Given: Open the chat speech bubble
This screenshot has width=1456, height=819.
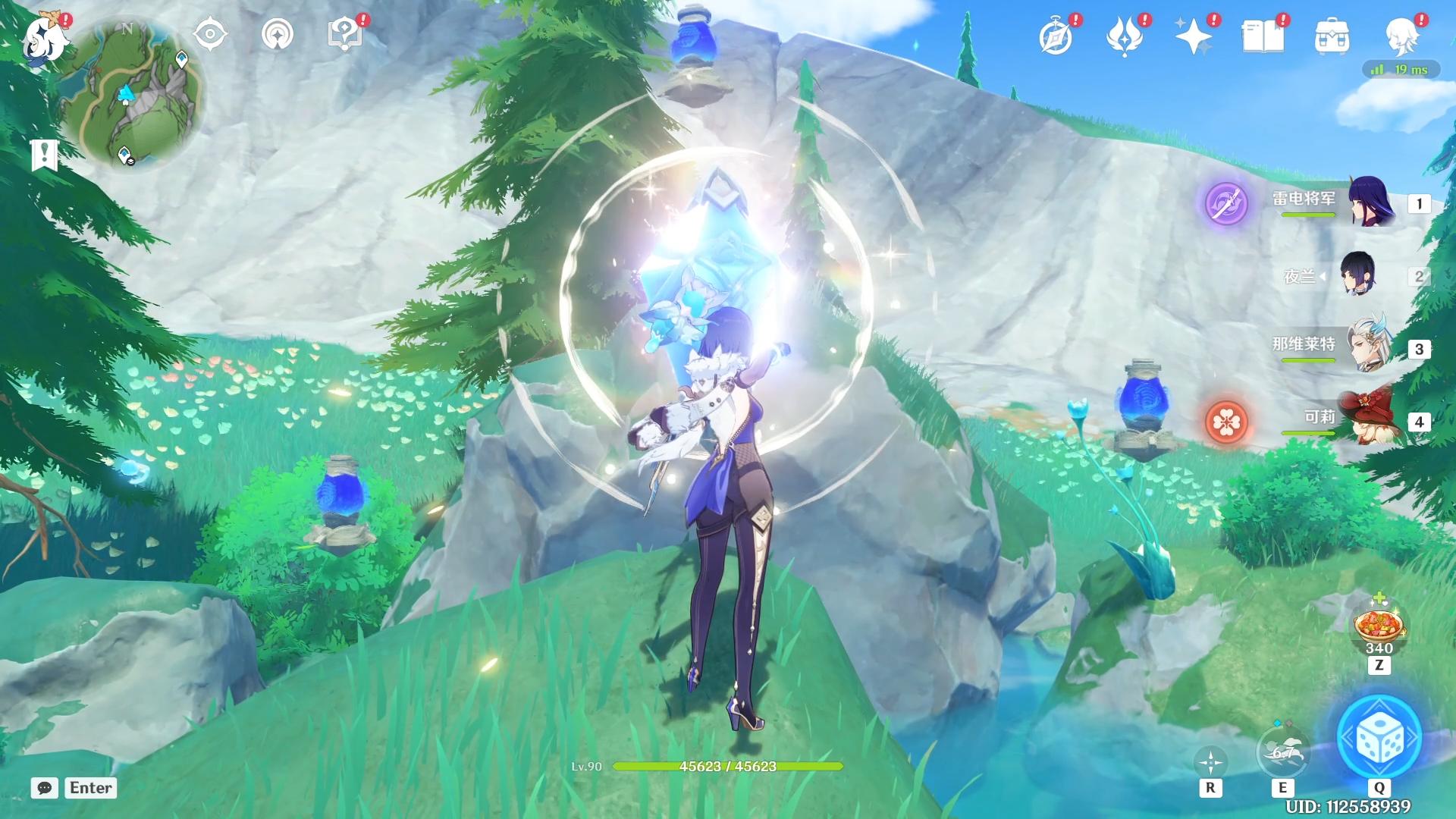Looking at the screenshot, I should [45, 788].
